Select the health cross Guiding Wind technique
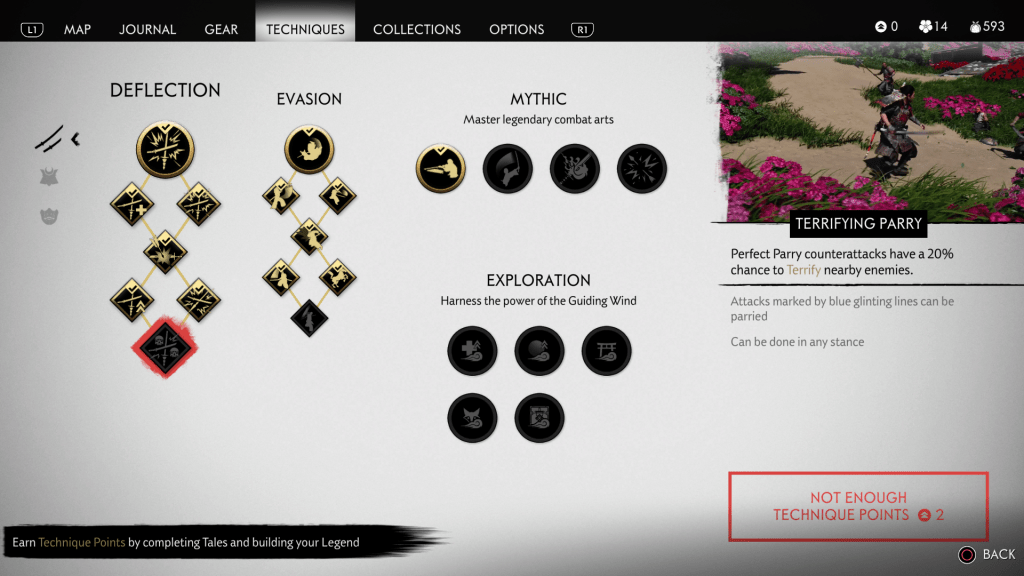This screenshot has width=1024, height=576. (x=472, y=351)
